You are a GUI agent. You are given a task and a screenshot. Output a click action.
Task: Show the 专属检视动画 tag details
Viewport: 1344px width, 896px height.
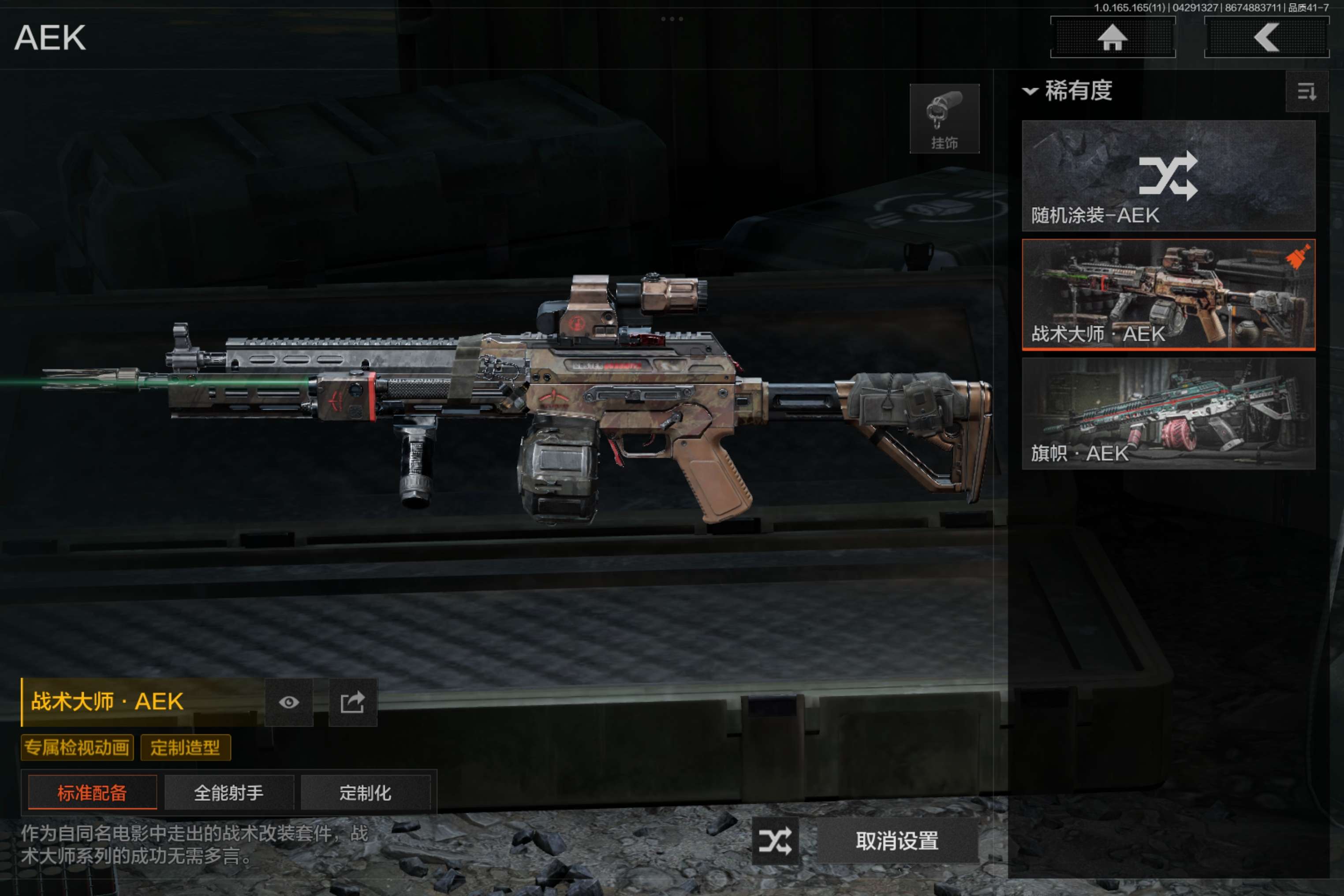77,747
